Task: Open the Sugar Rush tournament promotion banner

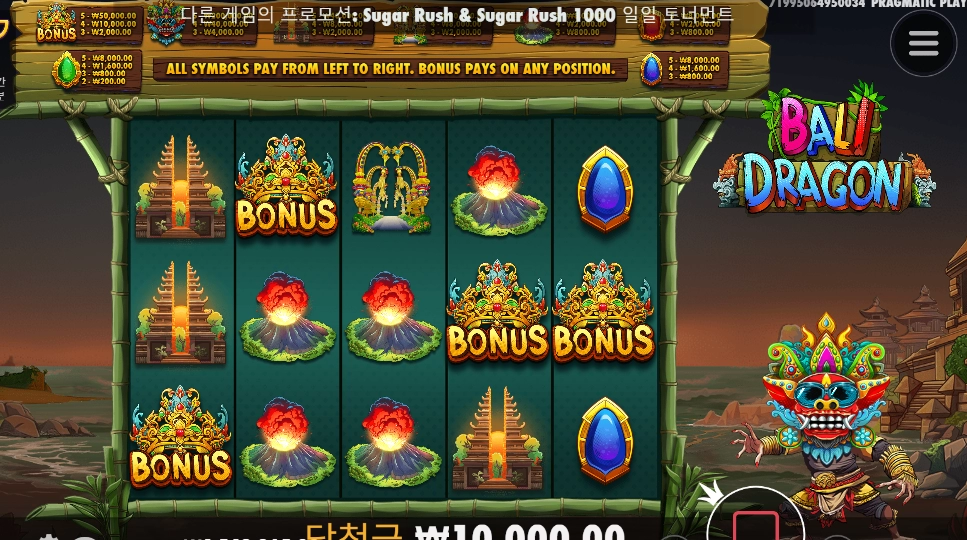Action: coord(457,14)
